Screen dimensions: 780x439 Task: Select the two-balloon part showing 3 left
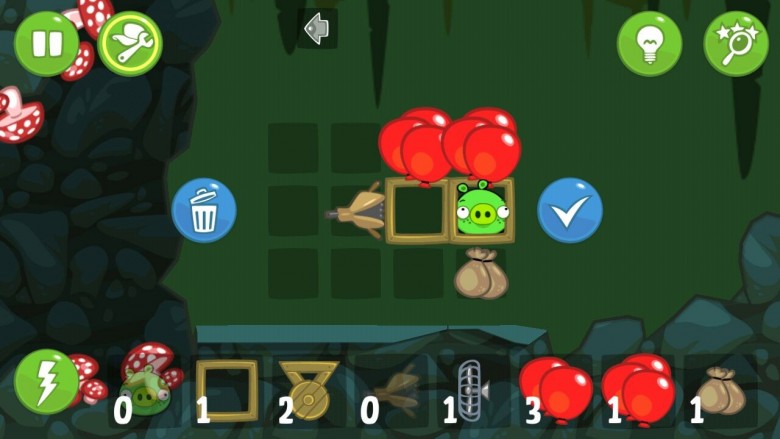click(555, 389)
